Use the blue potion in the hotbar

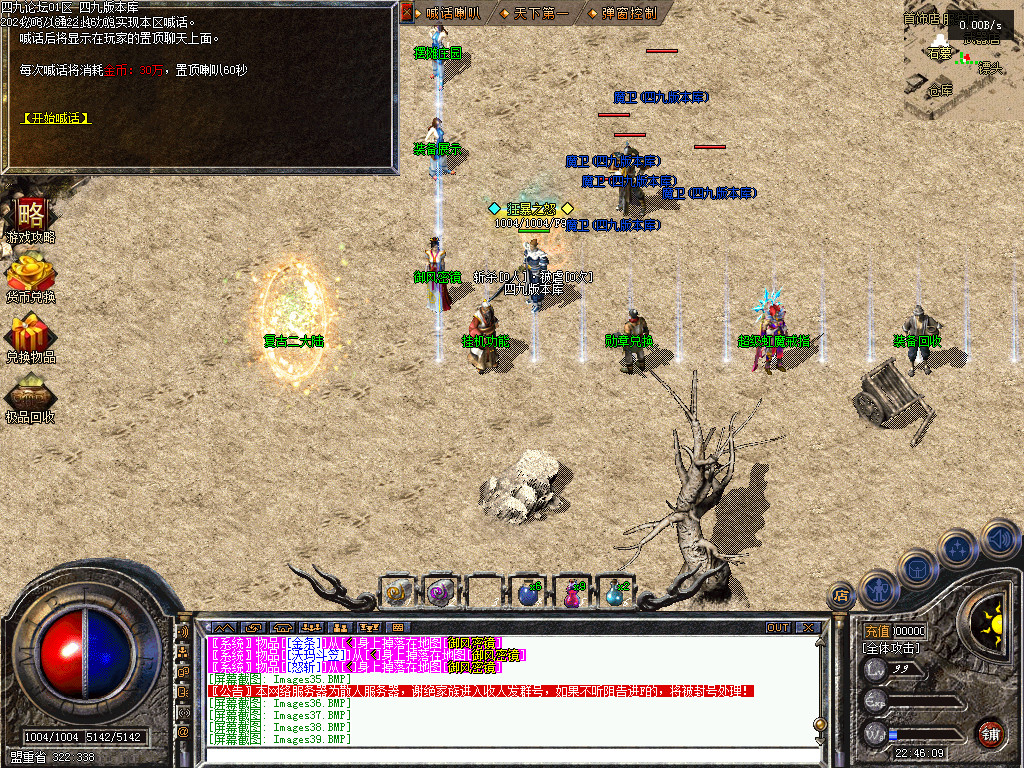point(528,593)
